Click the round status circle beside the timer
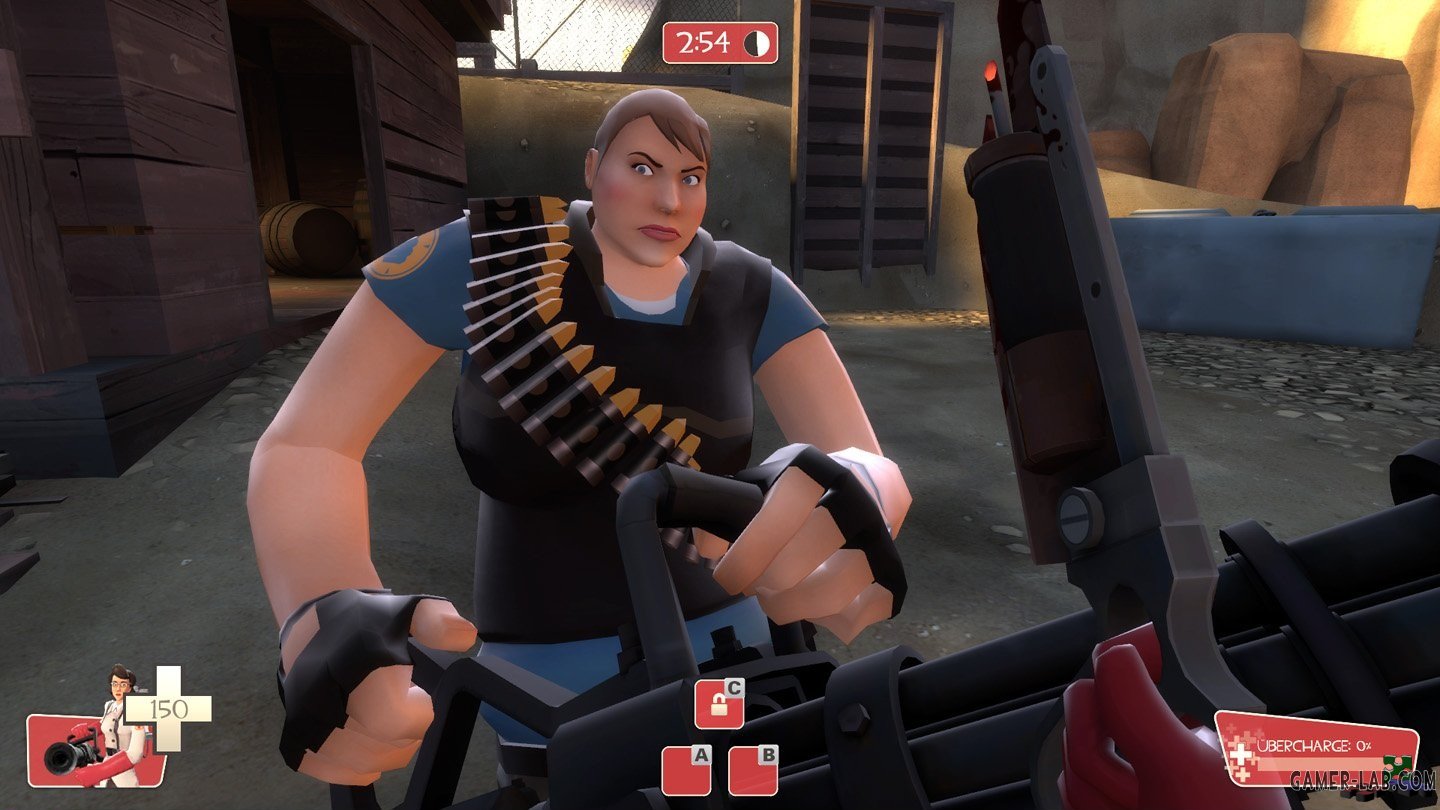Viewport: 1440px width, 810px height. [757, 44]
